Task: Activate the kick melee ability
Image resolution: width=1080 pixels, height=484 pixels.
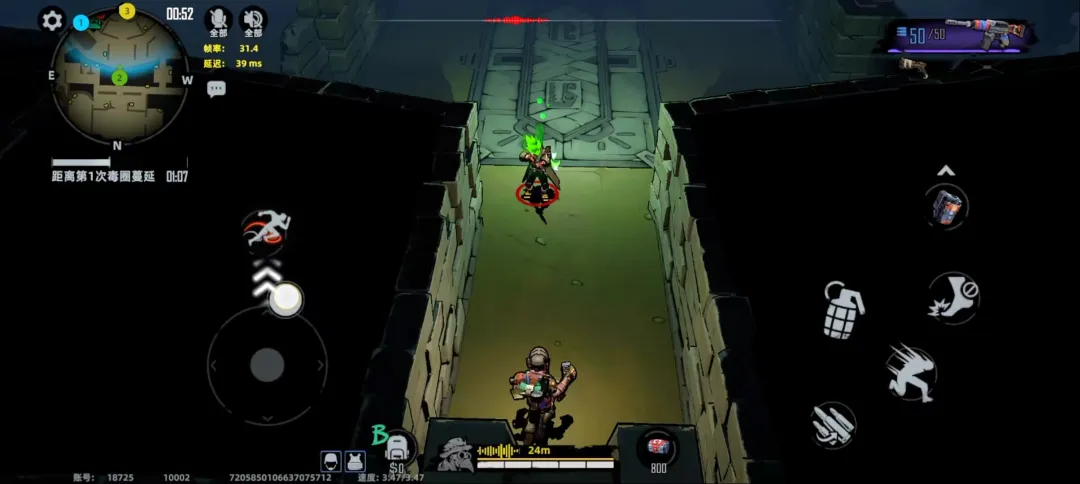Action: [x=952, y=297]
